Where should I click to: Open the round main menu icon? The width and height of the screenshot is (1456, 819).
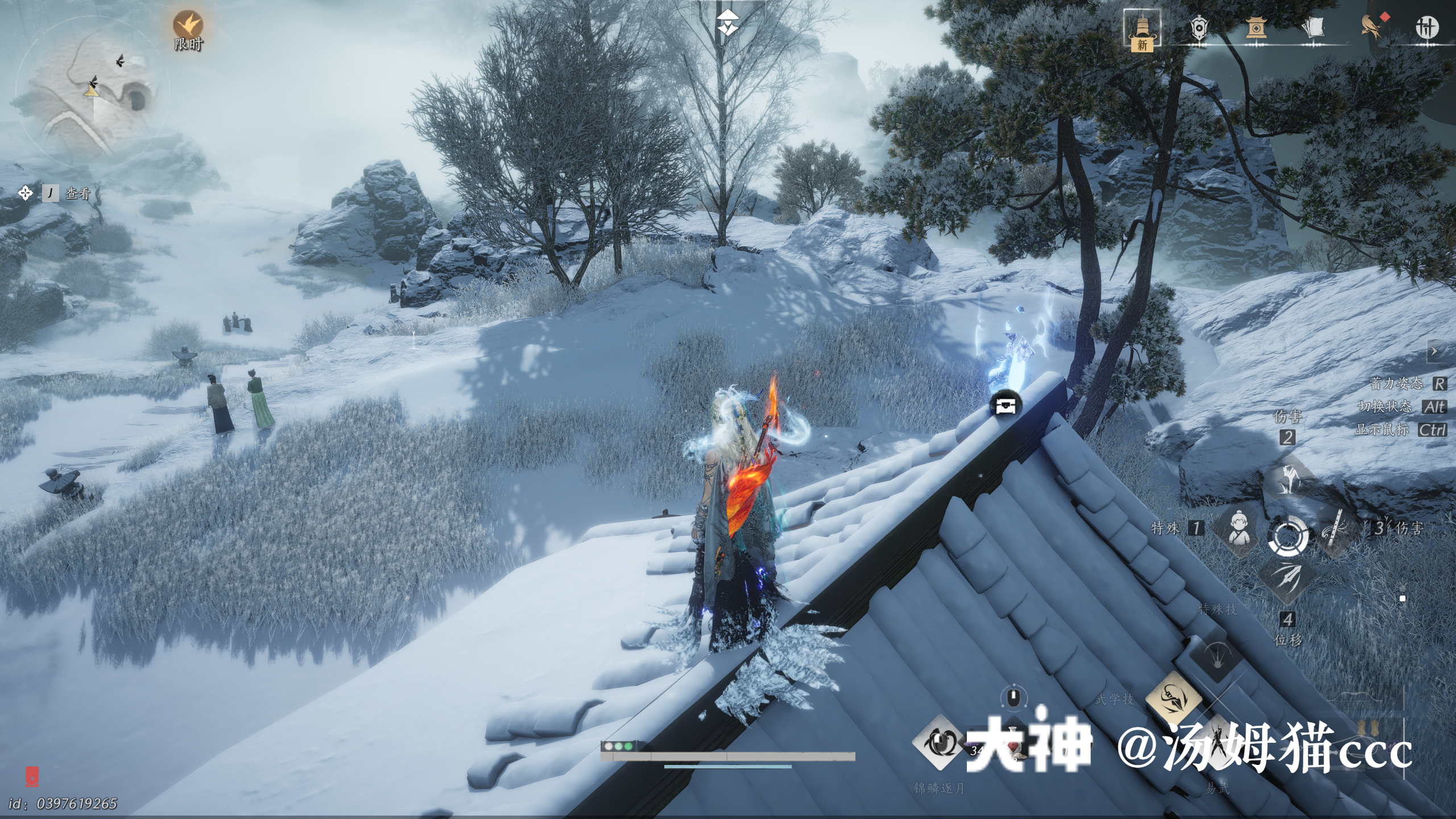click(x=1426, y=27)
